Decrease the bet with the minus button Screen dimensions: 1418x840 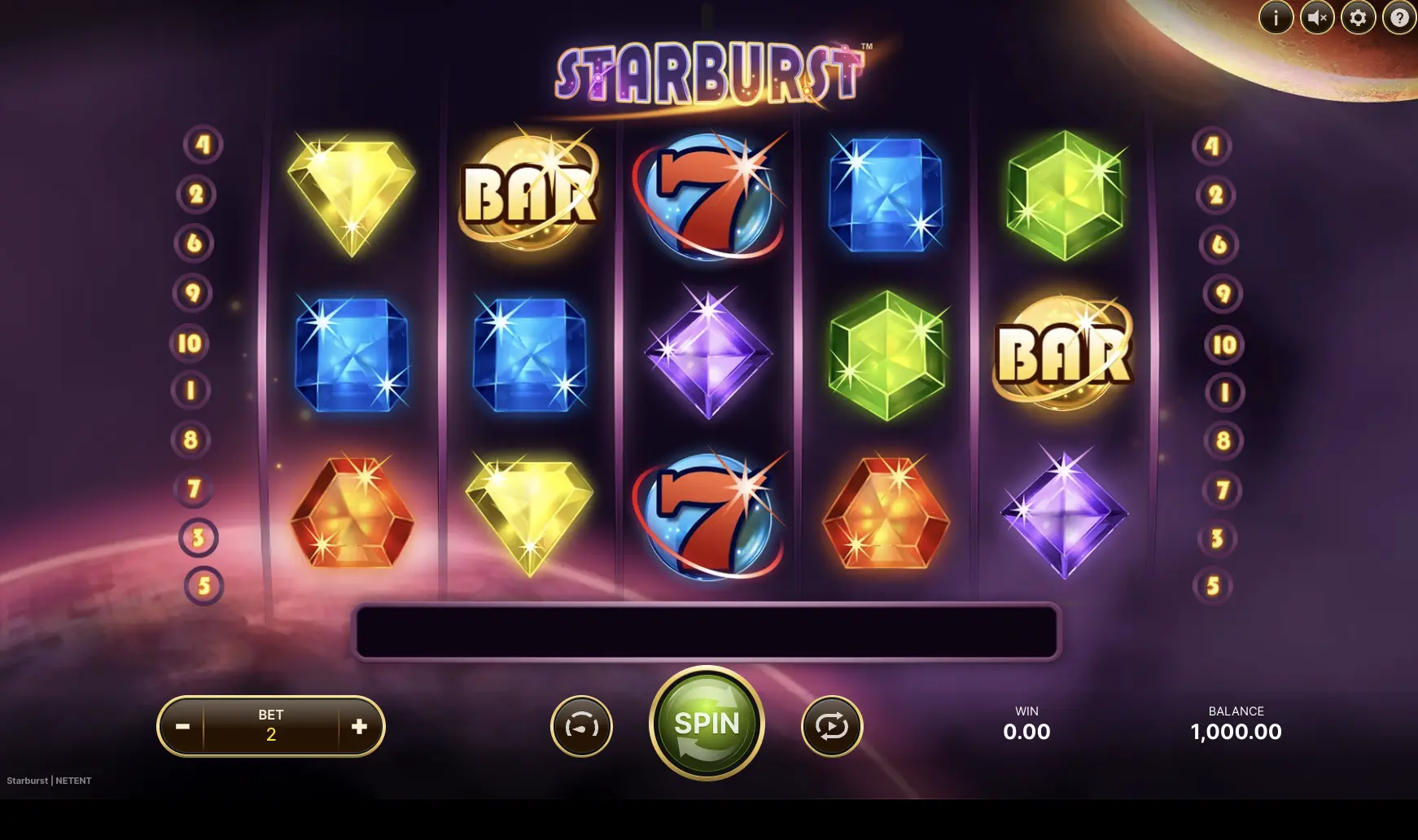[x=182, y=726]
